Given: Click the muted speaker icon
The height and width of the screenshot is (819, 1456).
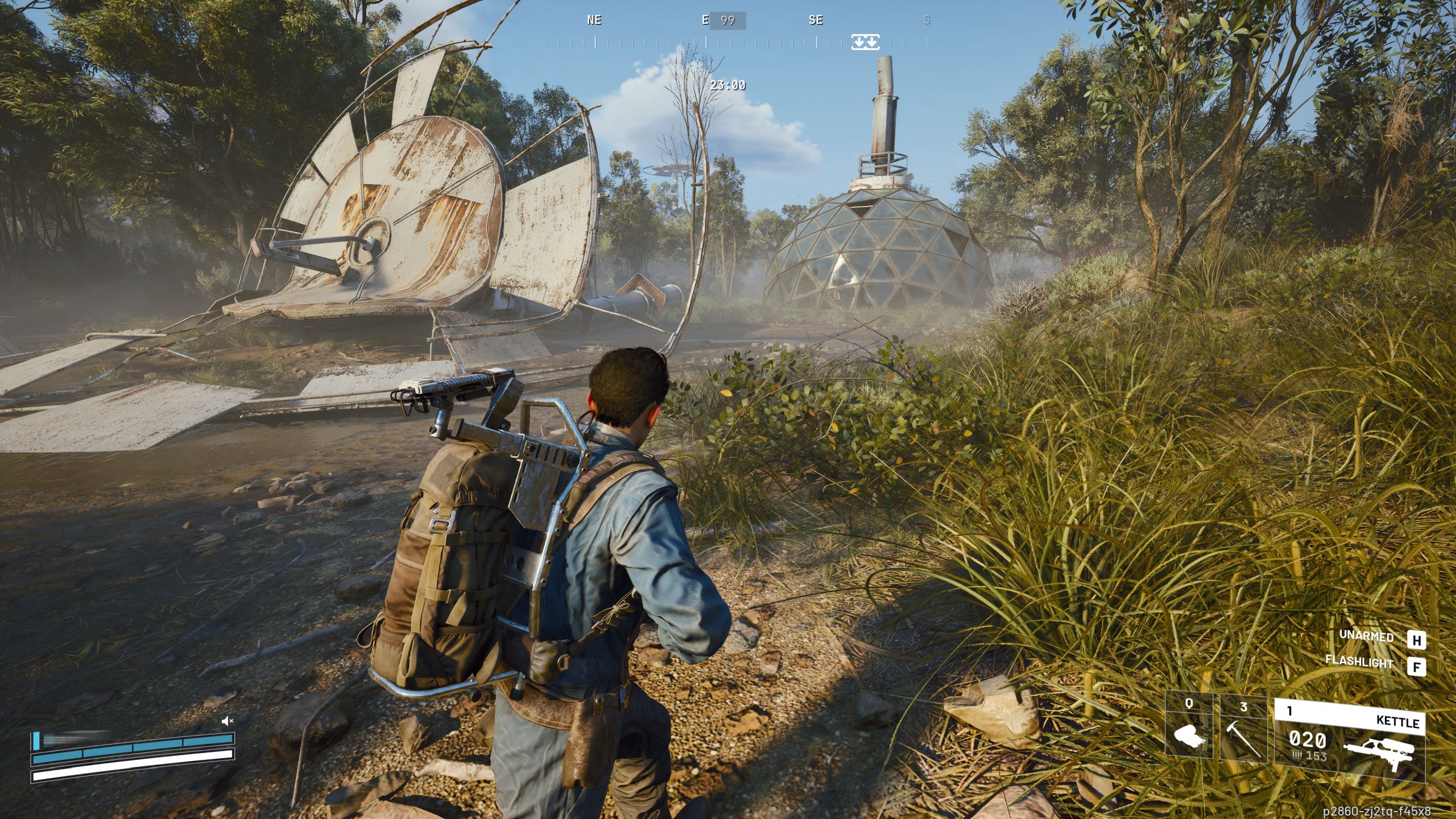Looking at the screenshot, I should (x=227, y=722).
